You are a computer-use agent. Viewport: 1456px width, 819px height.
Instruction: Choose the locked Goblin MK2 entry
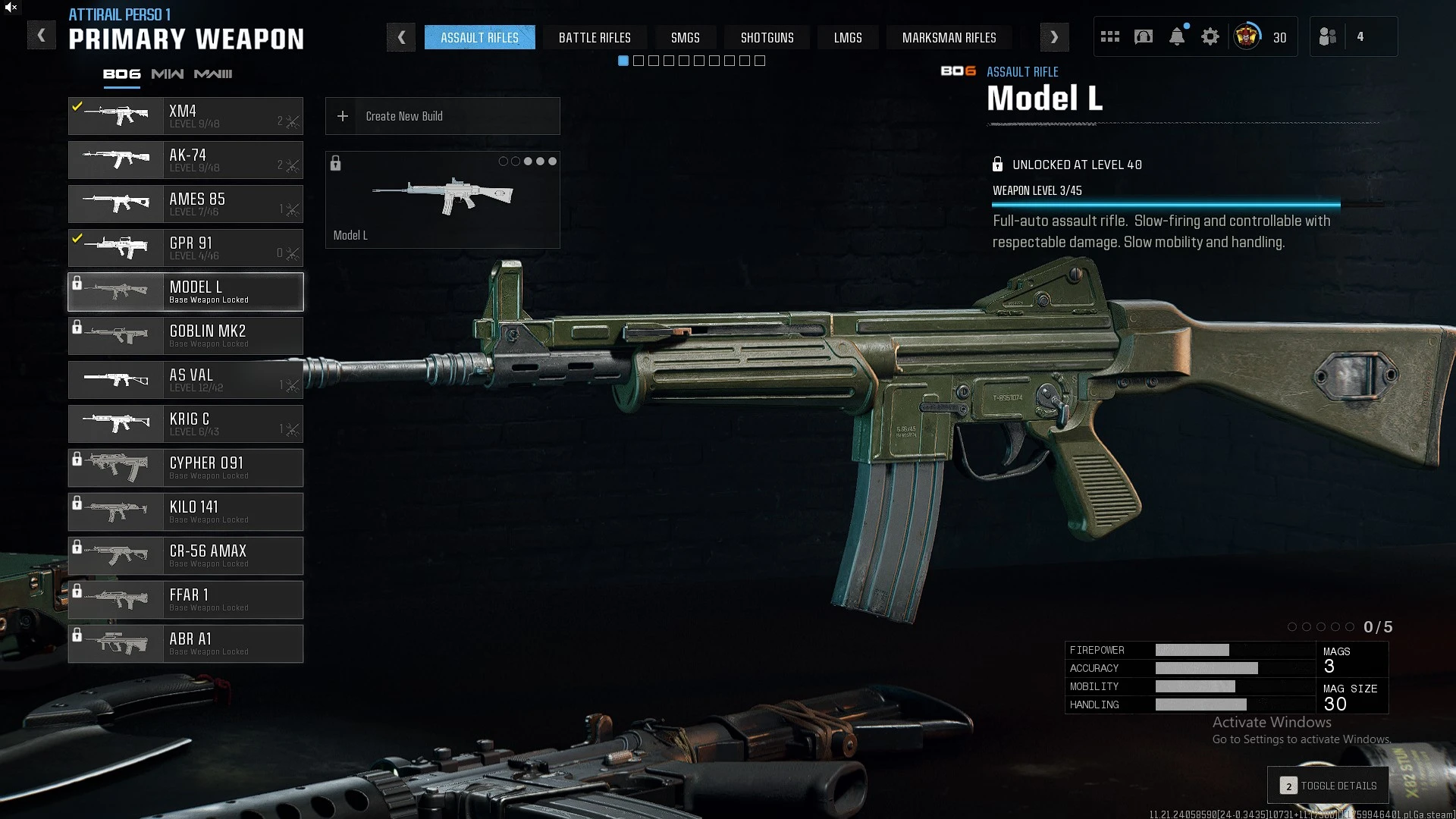186,336
